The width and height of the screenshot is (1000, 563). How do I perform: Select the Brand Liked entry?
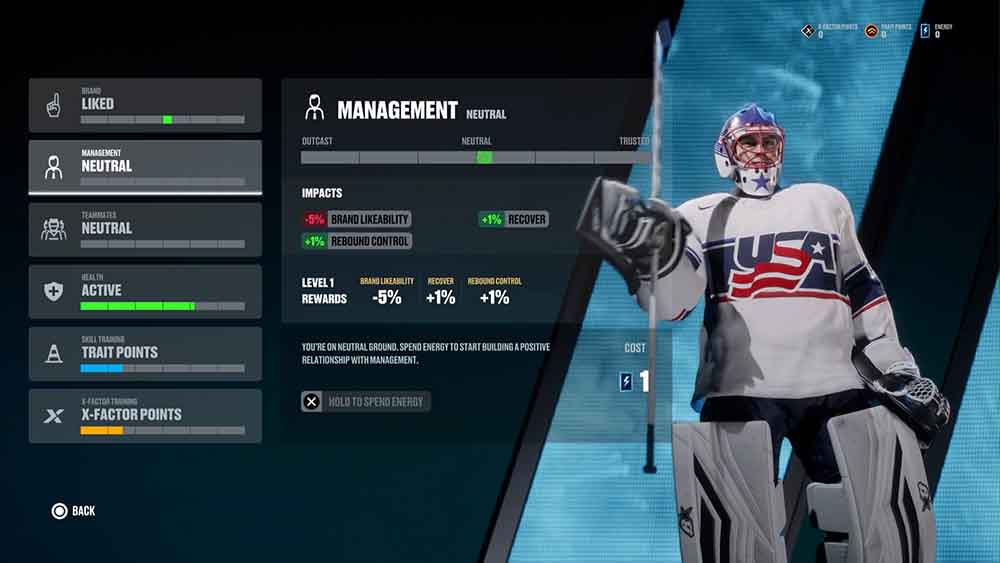pos(145,105)
